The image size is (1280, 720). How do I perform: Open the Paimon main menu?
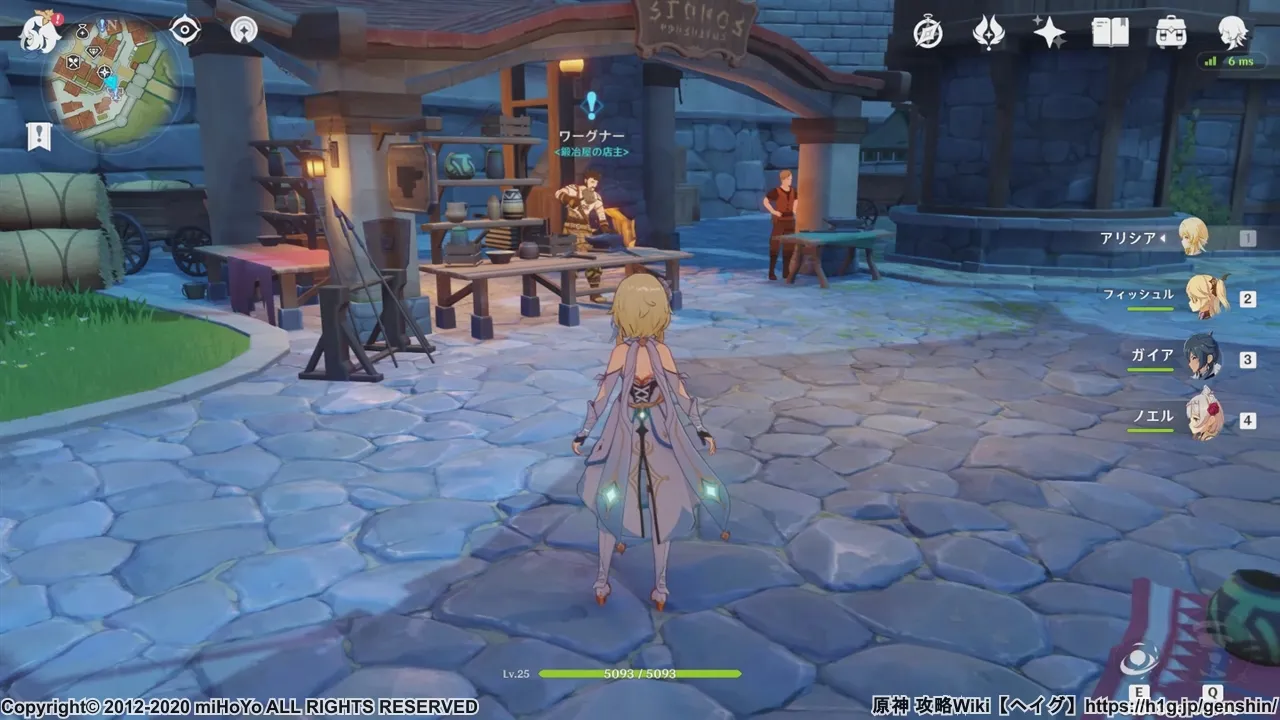coord(40,32)
